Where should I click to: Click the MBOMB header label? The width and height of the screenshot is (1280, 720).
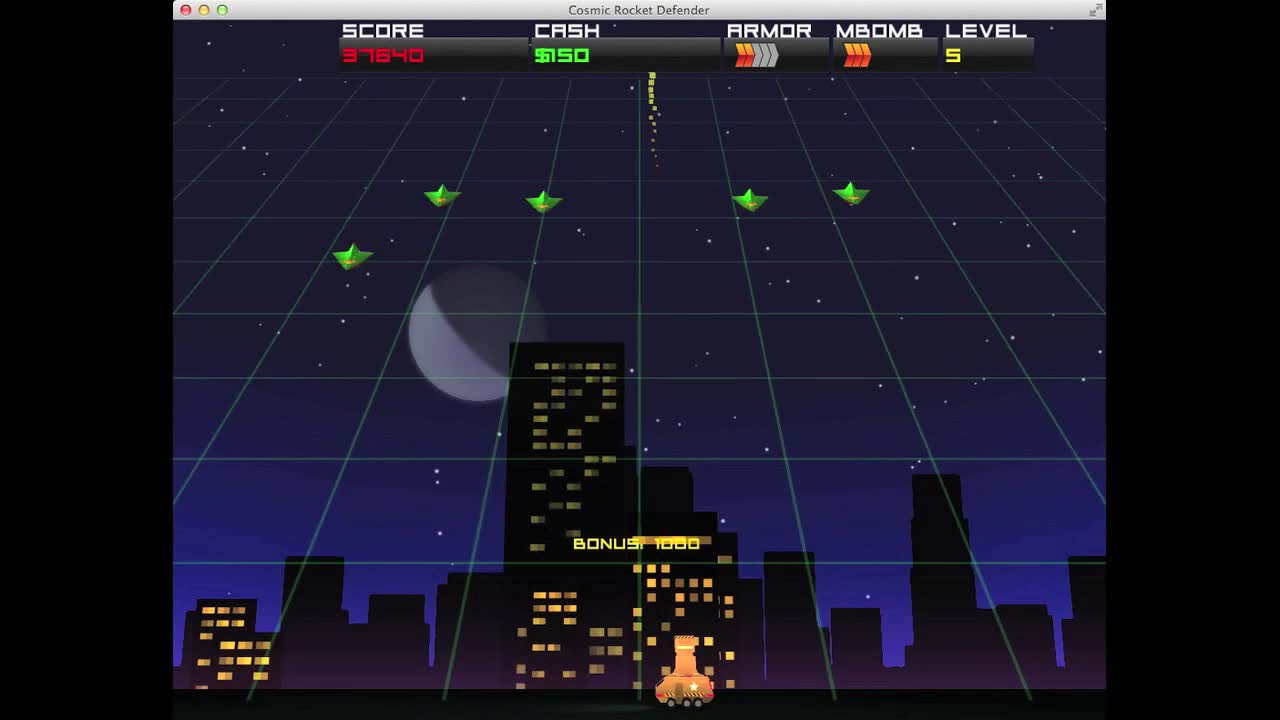point(882,30)
